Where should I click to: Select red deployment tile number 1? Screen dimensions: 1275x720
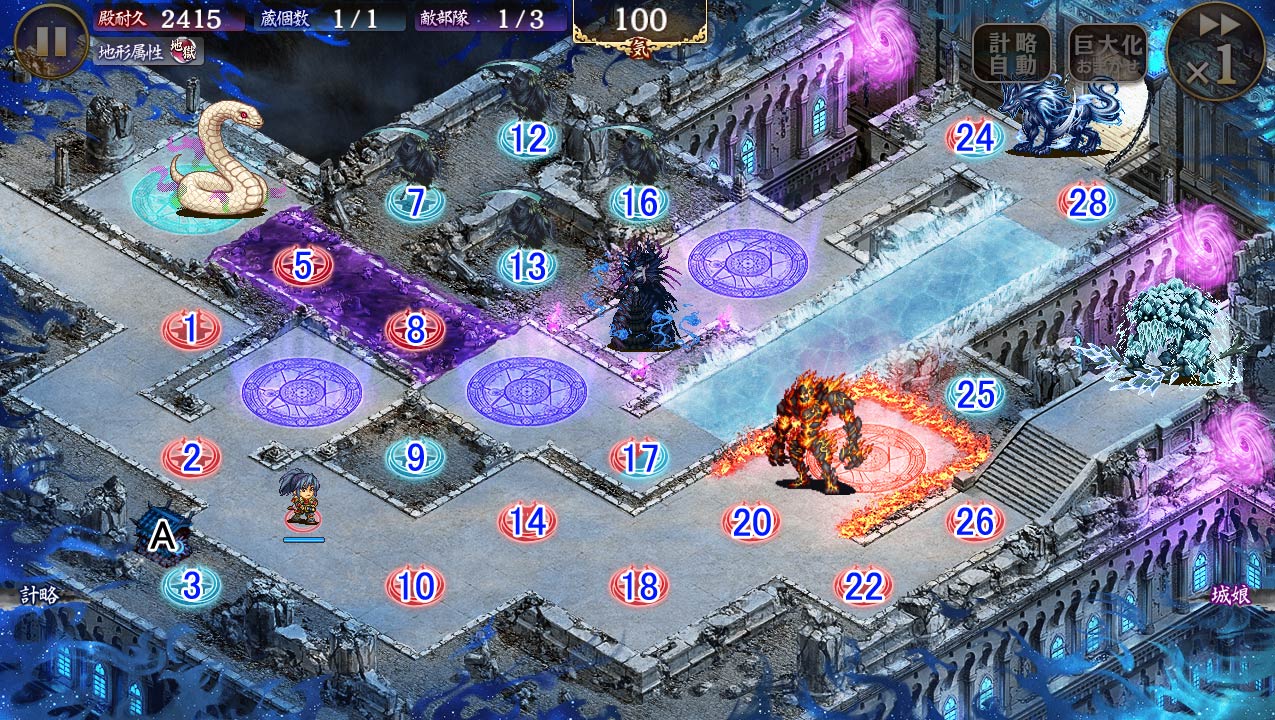(191, 327)
